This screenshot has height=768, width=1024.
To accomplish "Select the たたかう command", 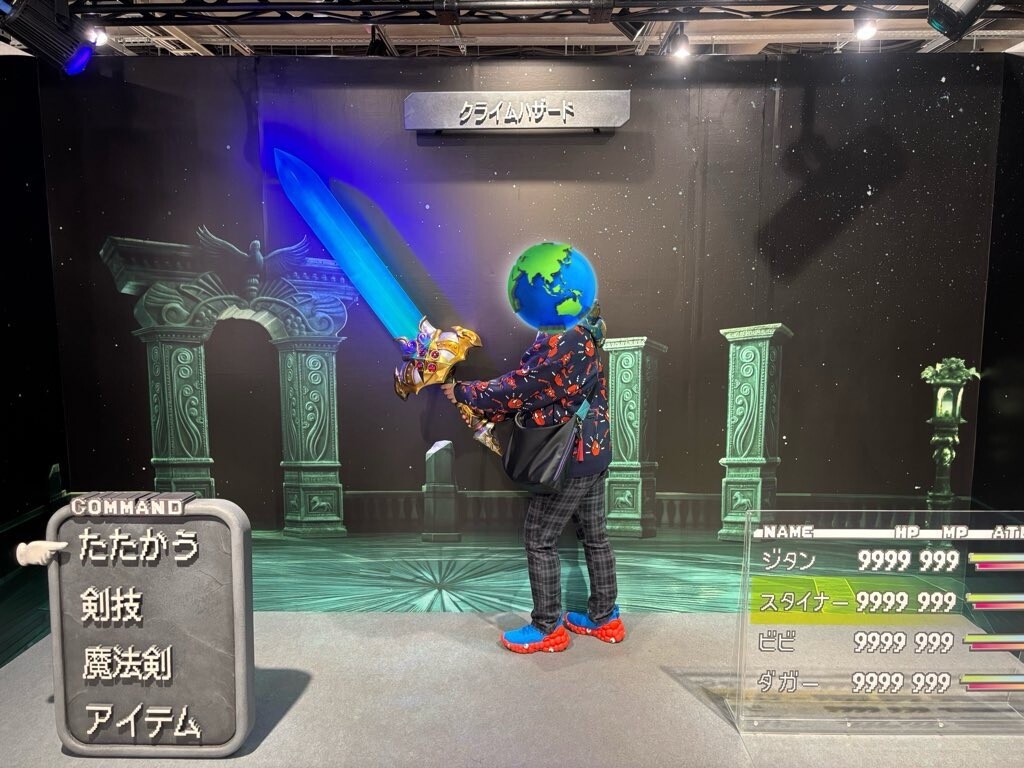I will click(138, 547).
